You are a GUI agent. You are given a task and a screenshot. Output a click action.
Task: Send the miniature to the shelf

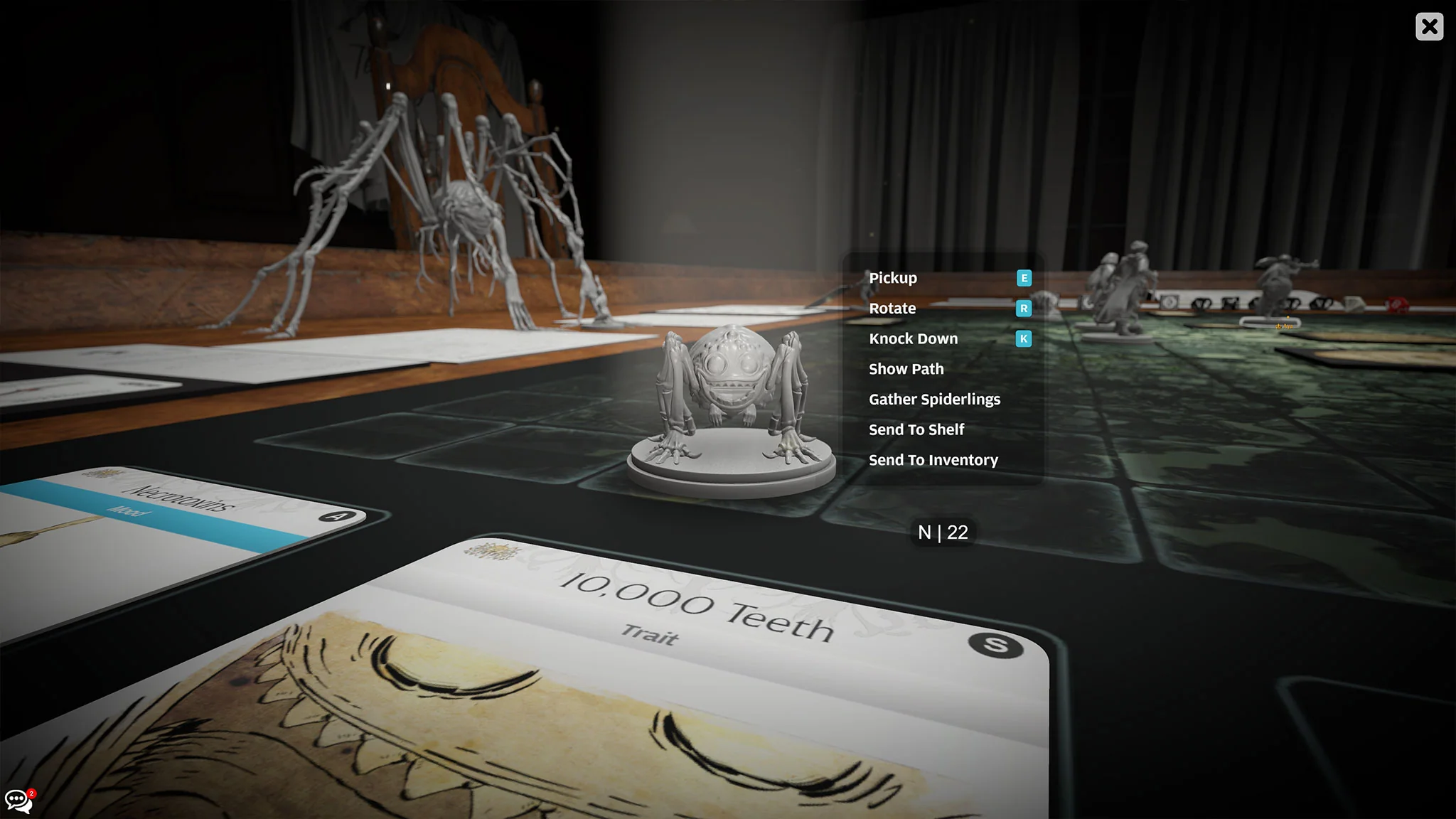coord(916,429)
